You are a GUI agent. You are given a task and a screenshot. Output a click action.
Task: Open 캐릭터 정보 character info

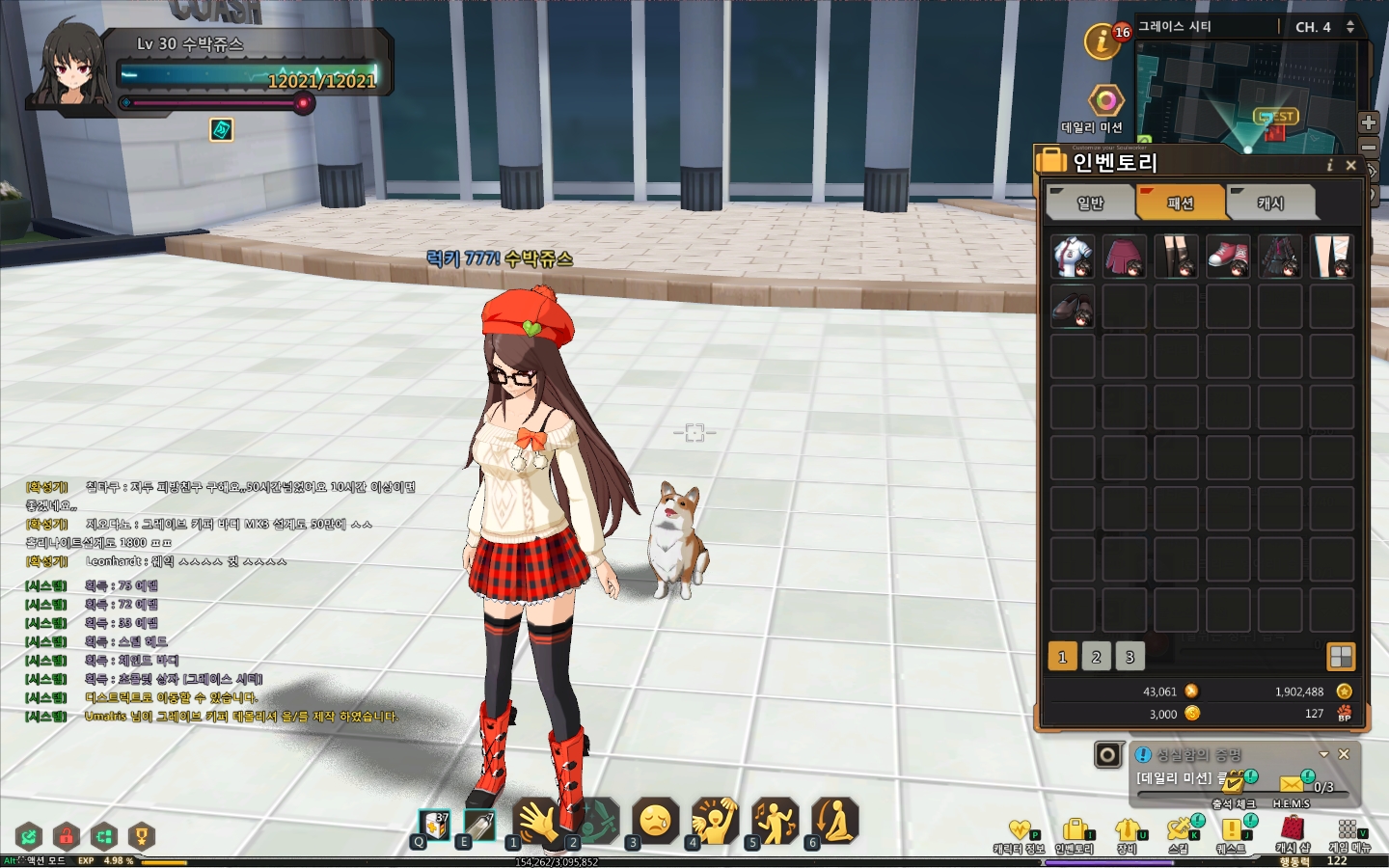1020,835
